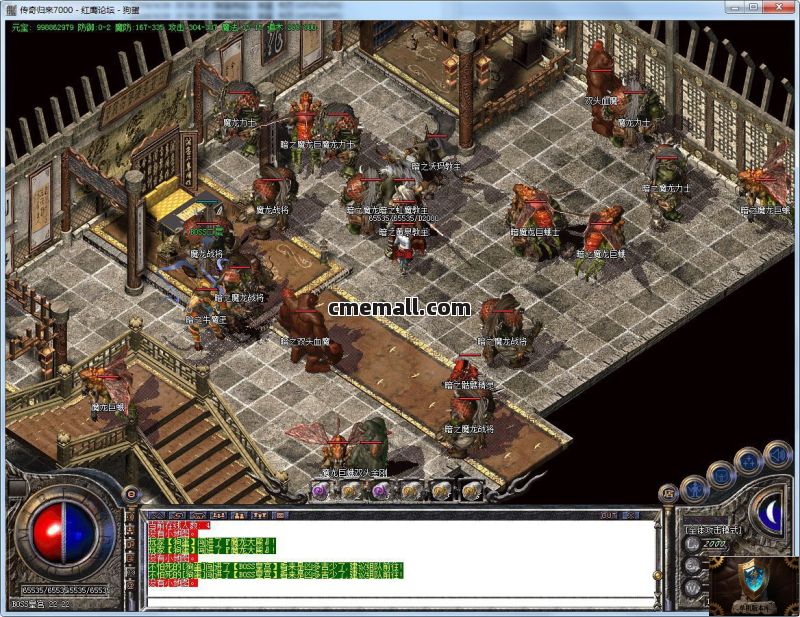The width and height of the screenshot is (800, 617).
Task: Open the bag inventory round button
Action: click(x=720, y=473)
